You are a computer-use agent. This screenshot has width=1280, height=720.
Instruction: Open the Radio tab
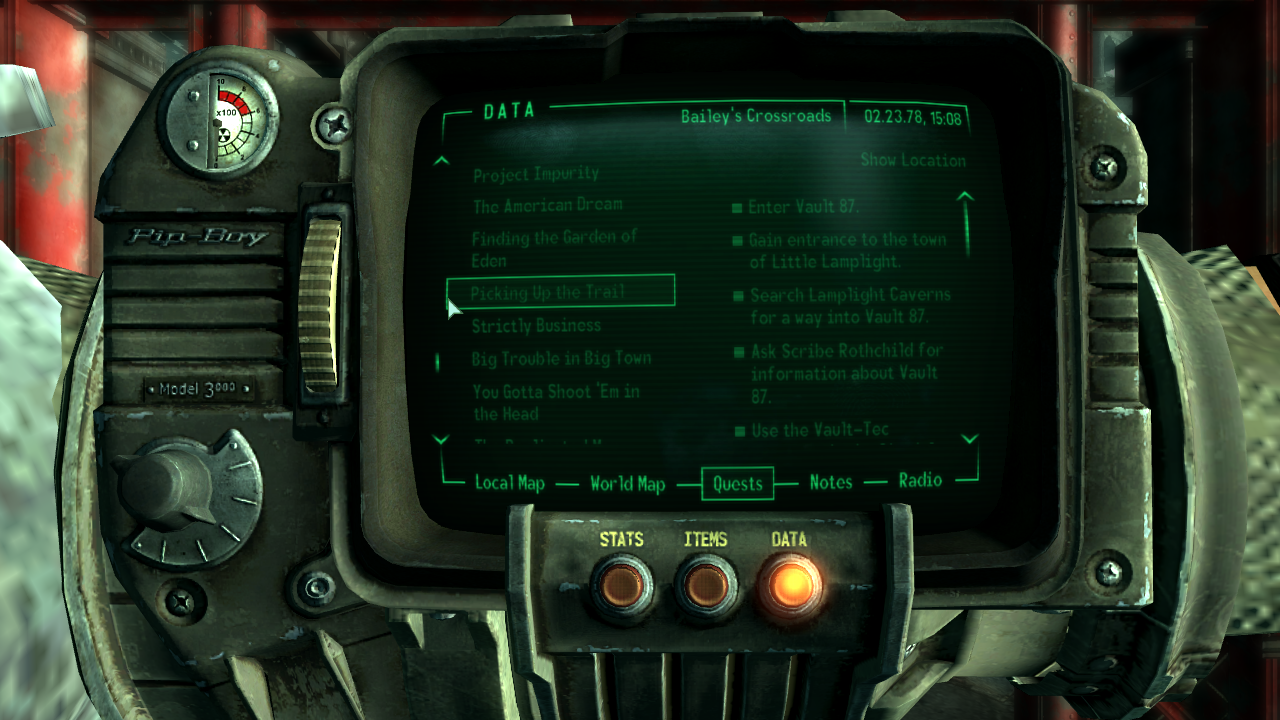click(921, 481)
